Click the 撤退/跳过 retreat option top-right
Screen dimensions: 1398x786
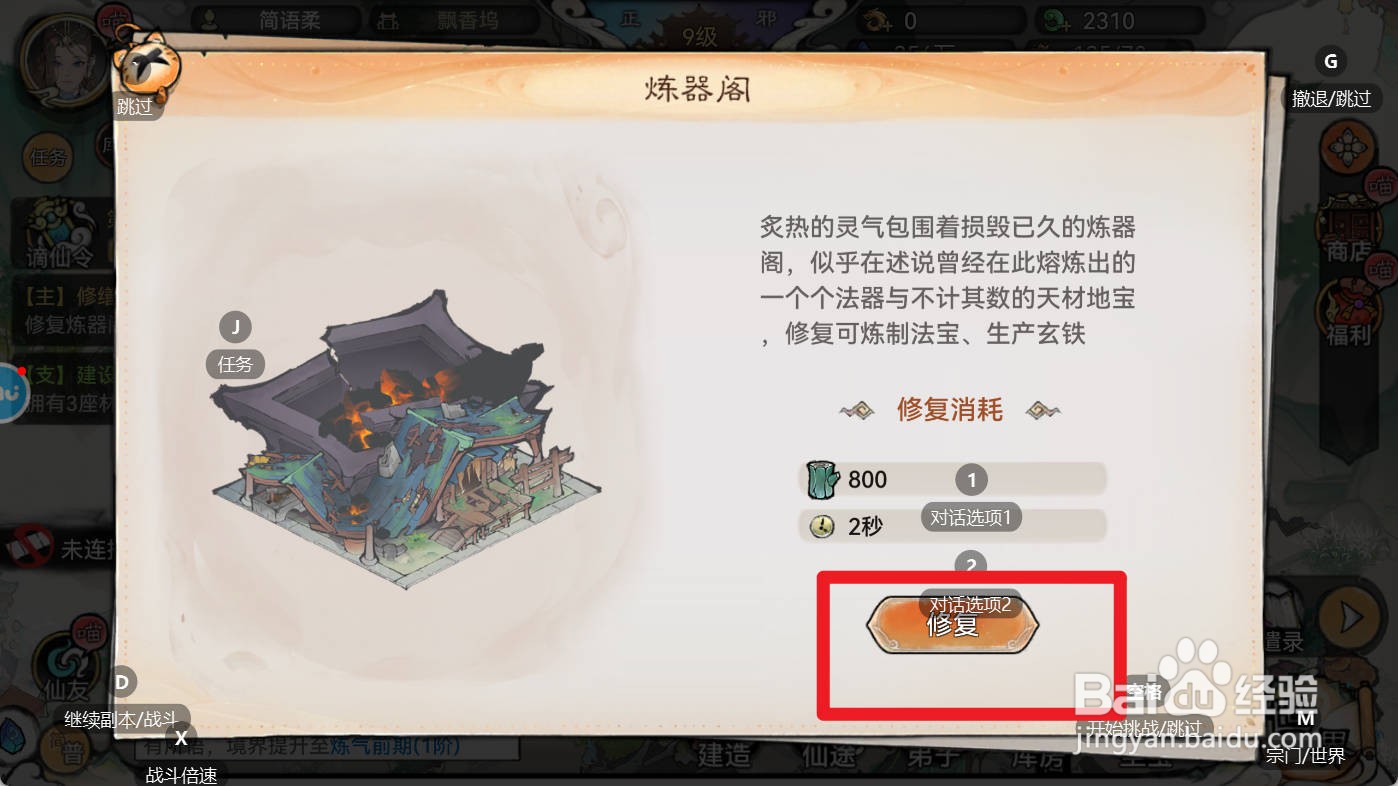click(1331, 98)
